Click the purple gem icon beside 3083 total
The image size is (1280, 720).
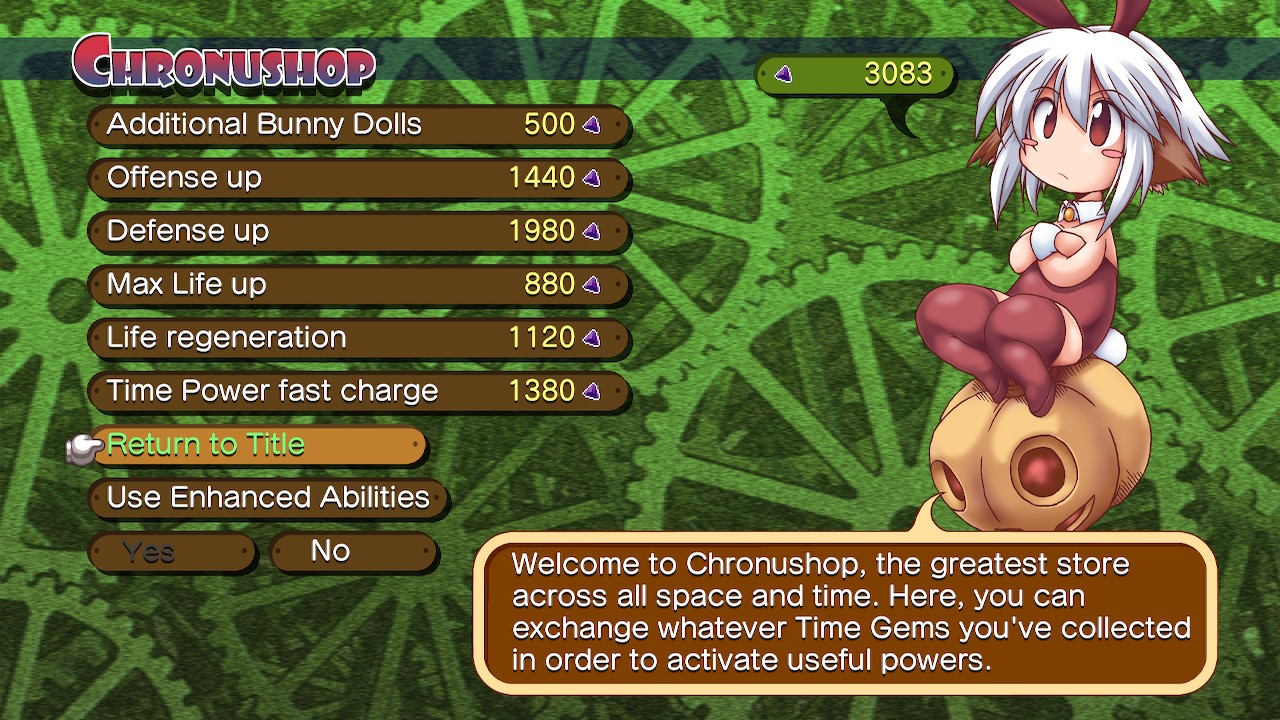(783, 73)
